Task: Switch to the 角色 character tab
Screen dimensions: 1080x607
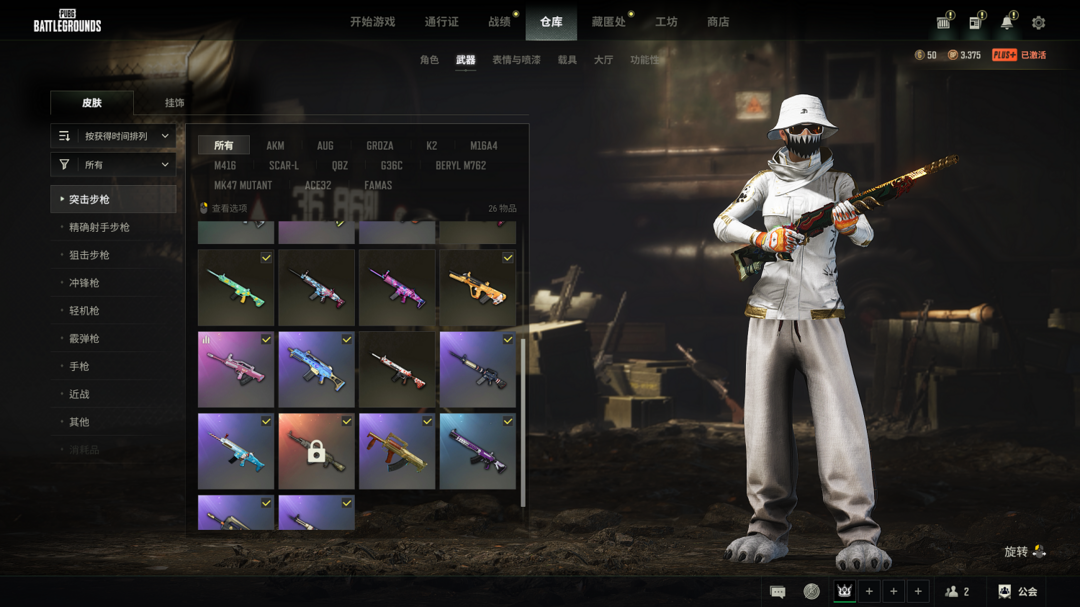Action: click(429, 60)
